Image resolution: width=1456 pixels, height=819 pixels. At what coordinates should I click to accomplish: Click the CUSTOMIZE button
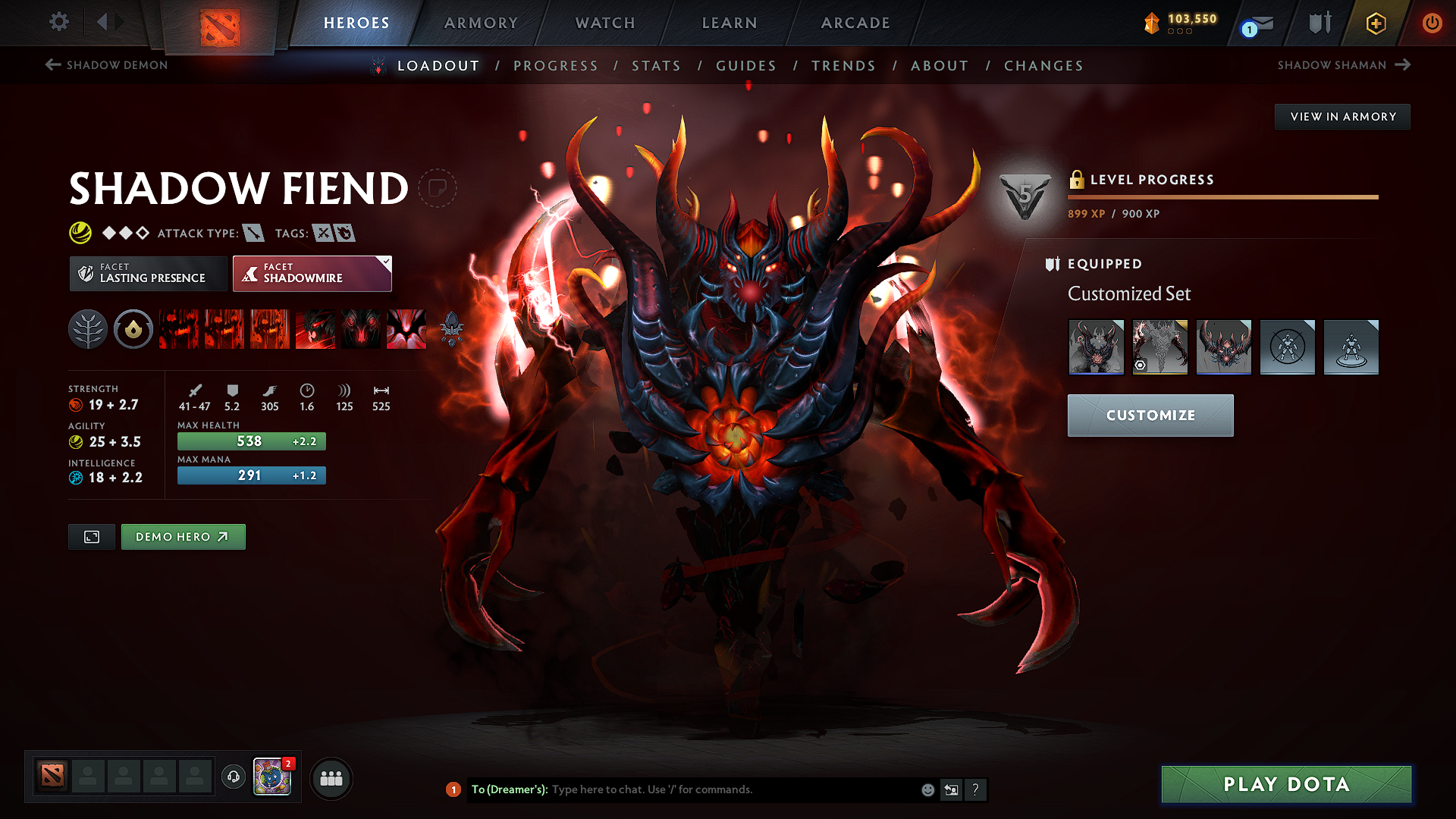[x=1150, y=415]
